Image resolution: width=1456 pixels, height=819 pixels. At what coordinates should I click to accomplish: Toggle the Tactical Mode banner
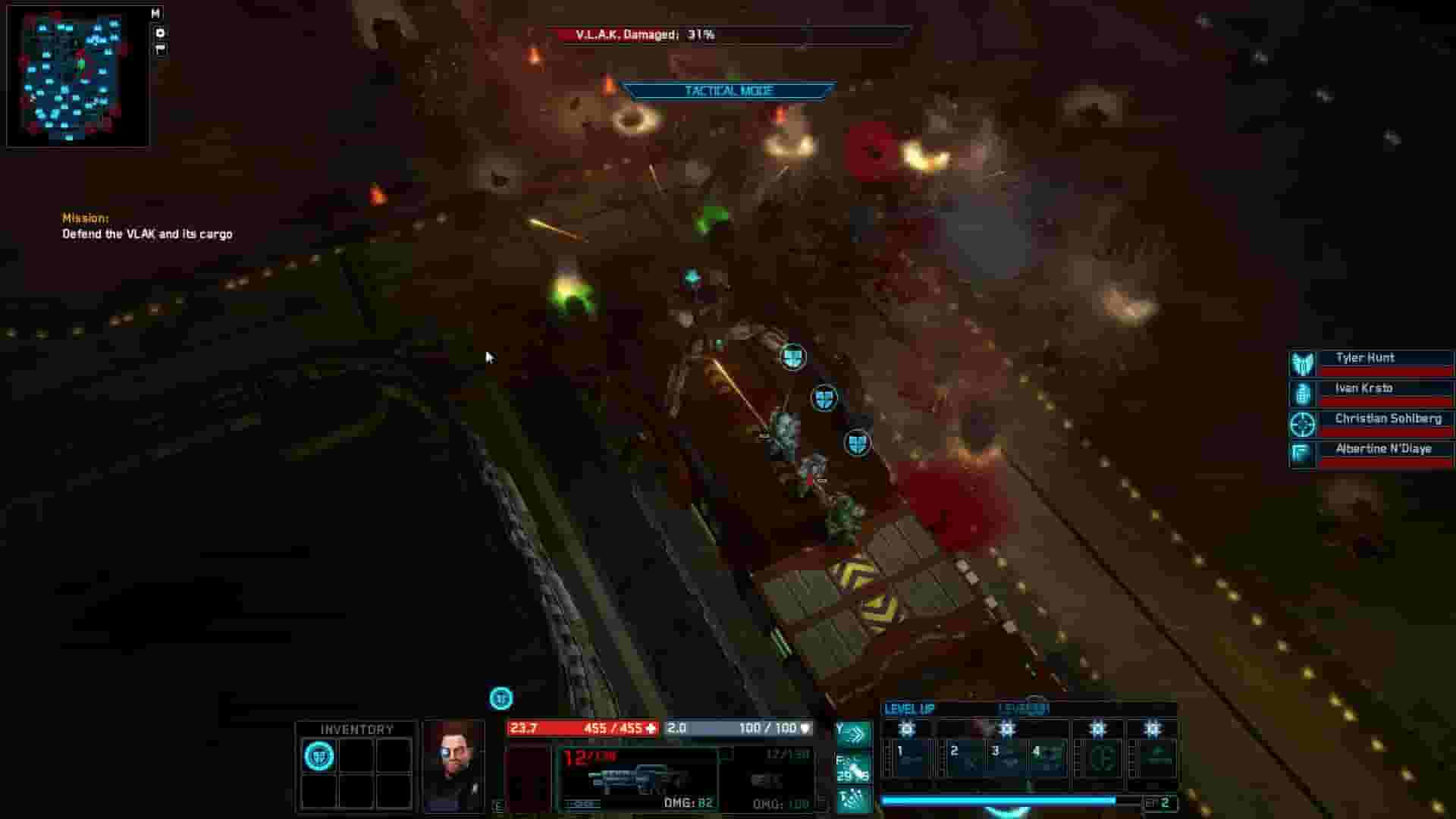[x=726, y=89]
